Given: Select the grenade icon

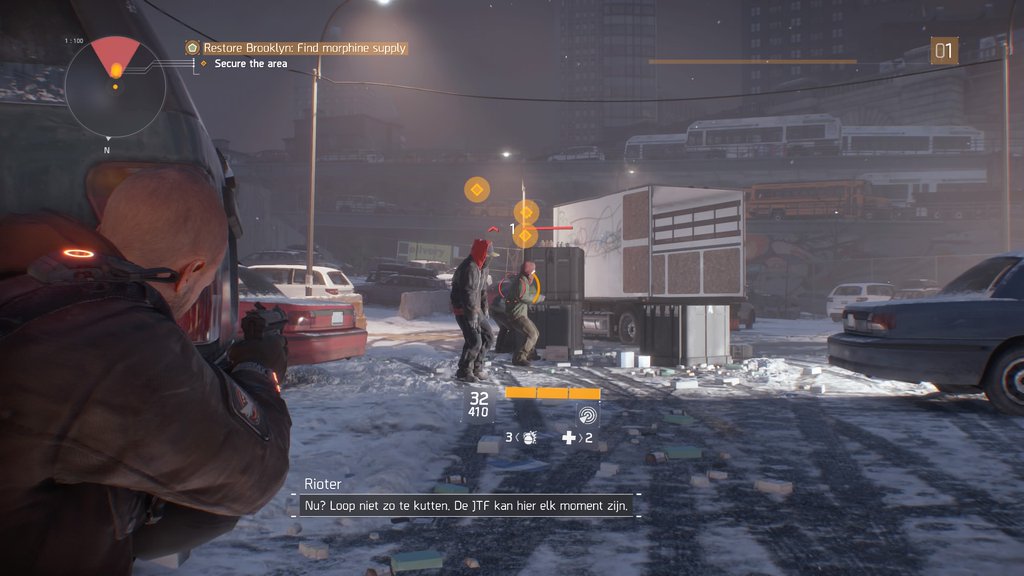Looking at the screenshot, I should 529,438.
